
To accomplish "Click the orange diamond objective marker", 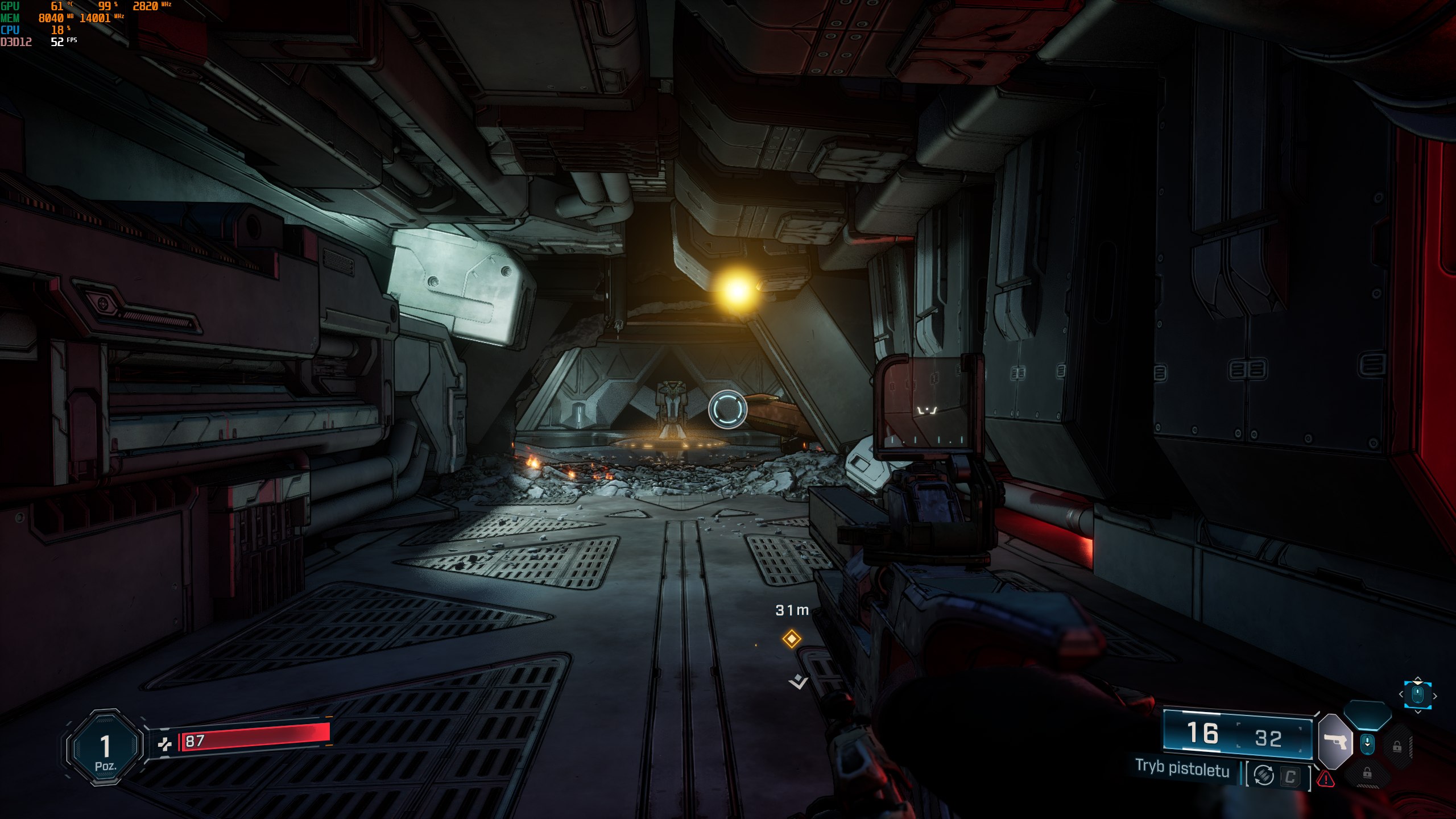I will tap(791, 639).
